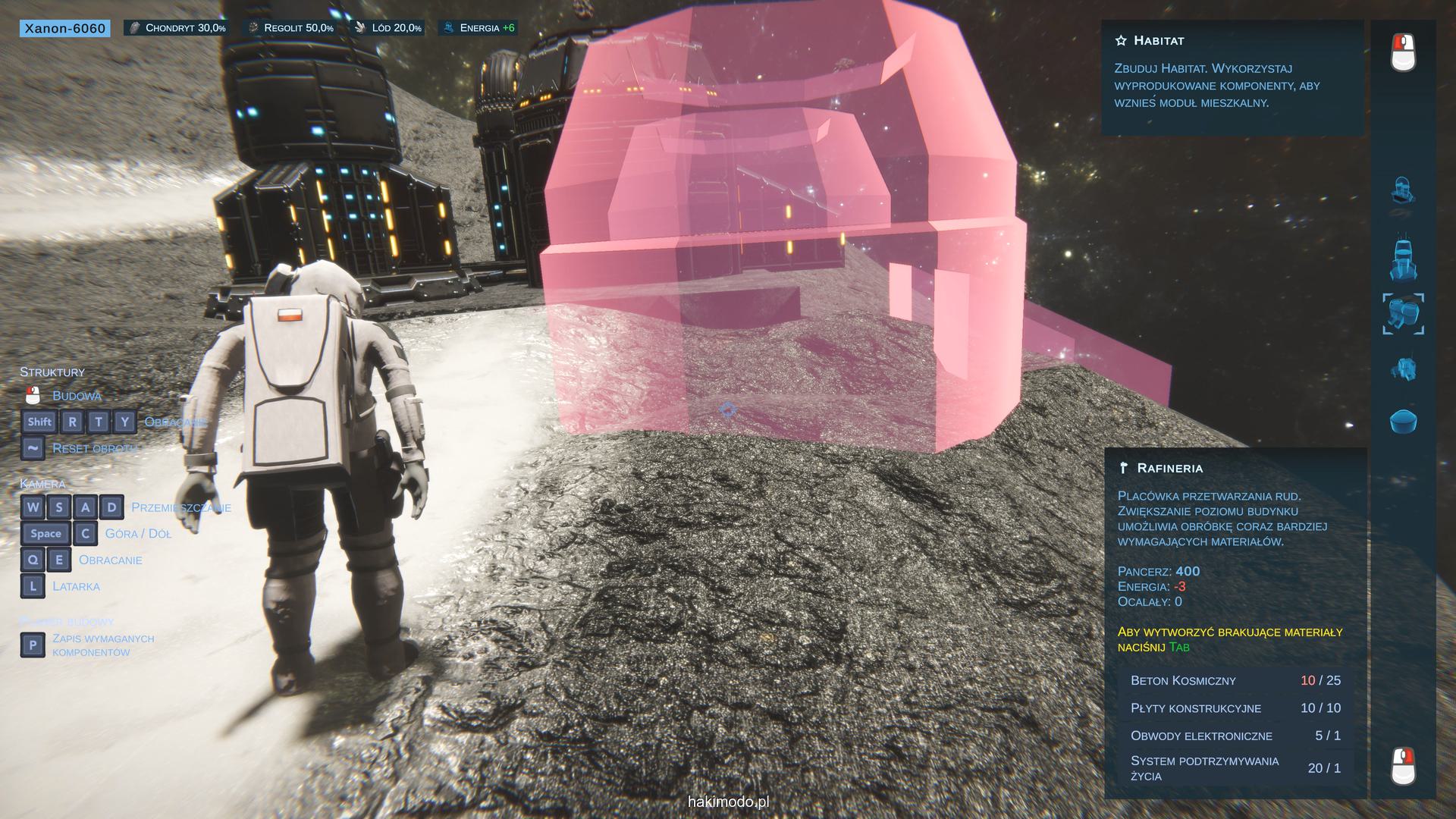Select the highlighted Rafineria building icon
The height and width of the screenshot is (819, 1456).
1403,314
